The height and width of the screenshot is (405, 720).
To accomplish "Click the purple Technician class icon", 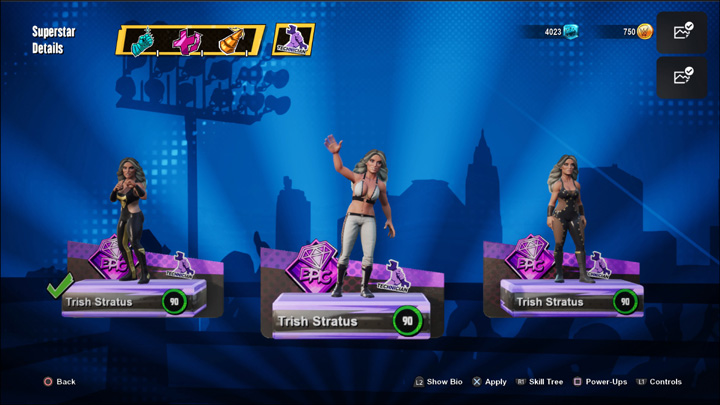I will 294,40.
